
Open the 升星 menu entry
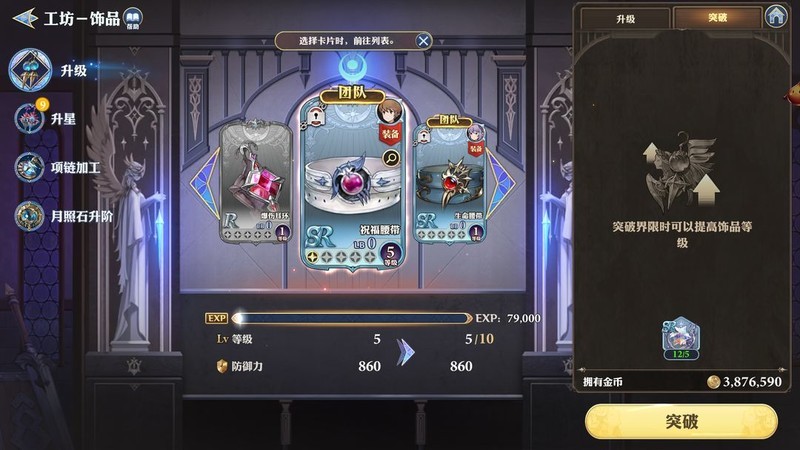(62, 118)
